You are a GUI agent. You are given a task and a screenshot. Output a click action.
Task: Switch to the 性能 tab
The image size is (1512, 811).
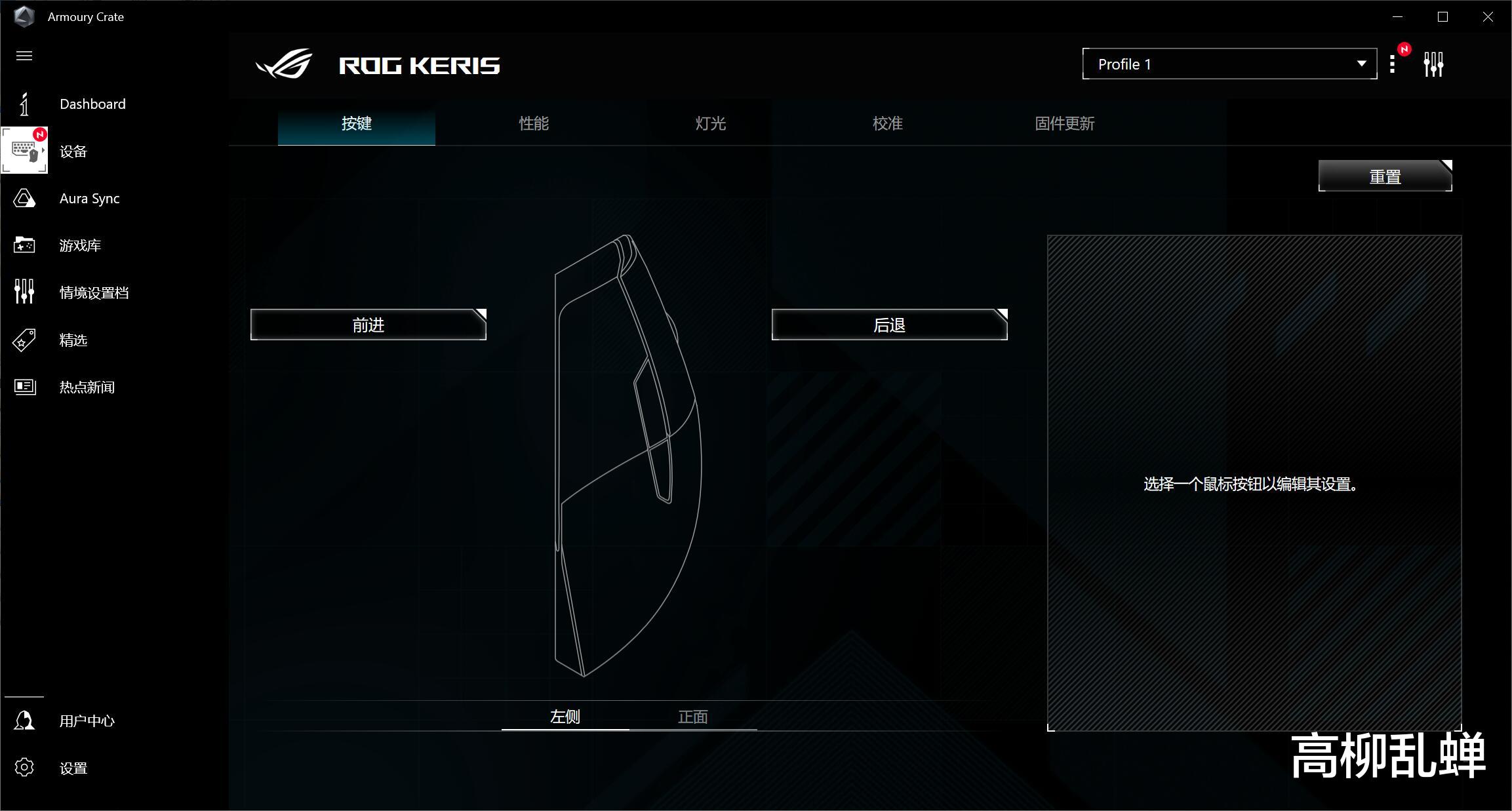pyautogui.click(x=534, y=124)
